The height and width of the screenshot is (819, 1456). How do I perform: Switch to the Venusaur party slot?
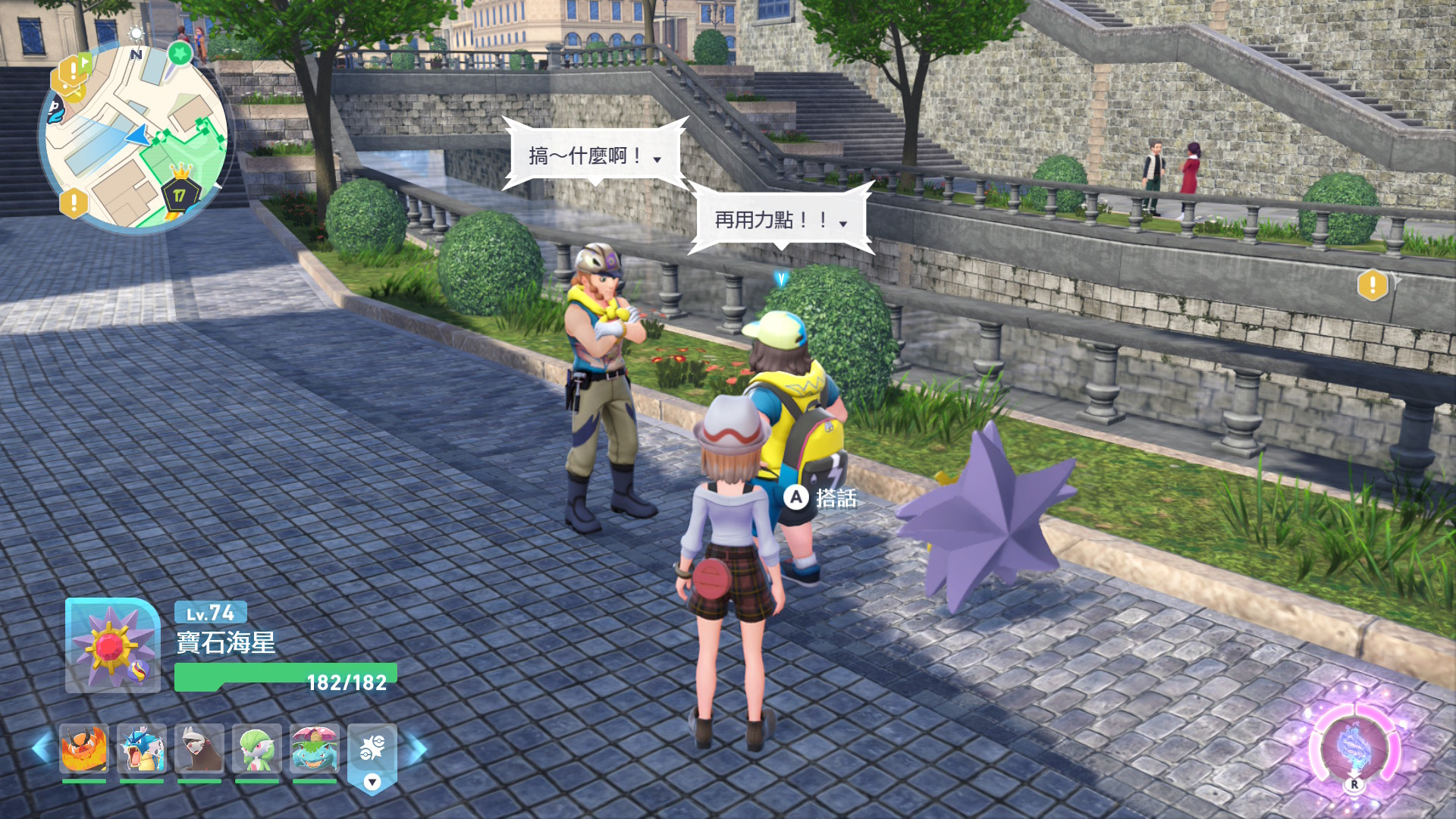coord(315,748)
